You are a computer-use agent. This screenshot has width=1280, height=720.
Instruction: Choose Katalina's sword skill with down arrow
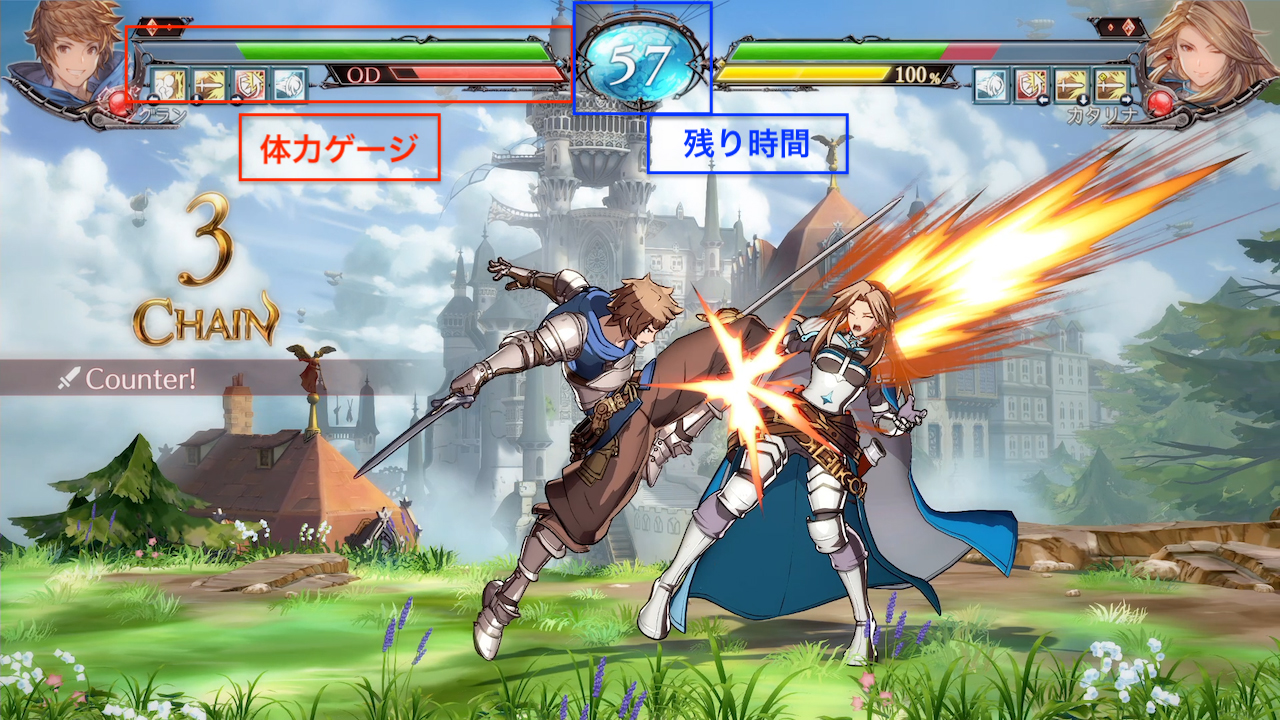1071,84
